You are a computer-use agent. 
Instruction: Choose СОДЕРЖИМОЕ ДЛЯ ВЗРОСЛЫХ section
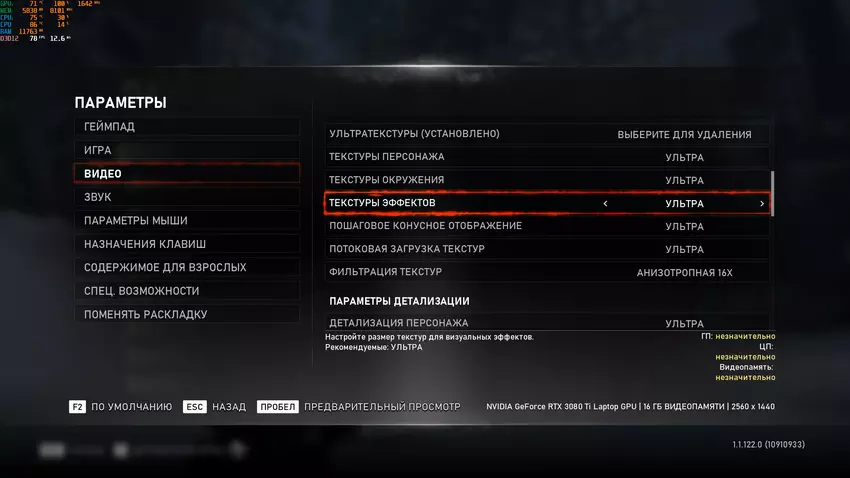[x=186, y=268]
